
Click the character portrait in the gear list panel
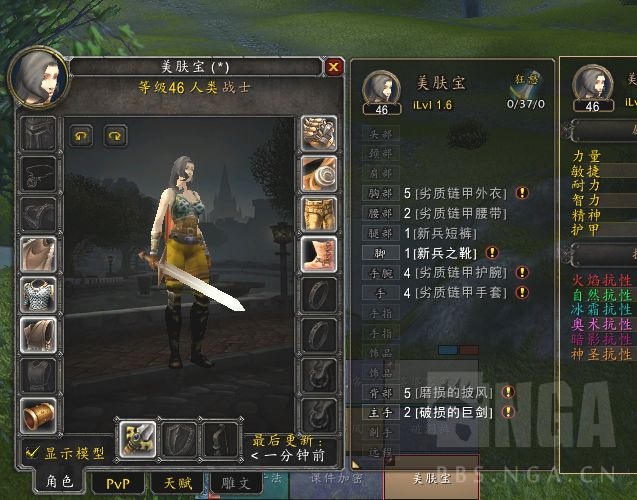coord(381,88)
